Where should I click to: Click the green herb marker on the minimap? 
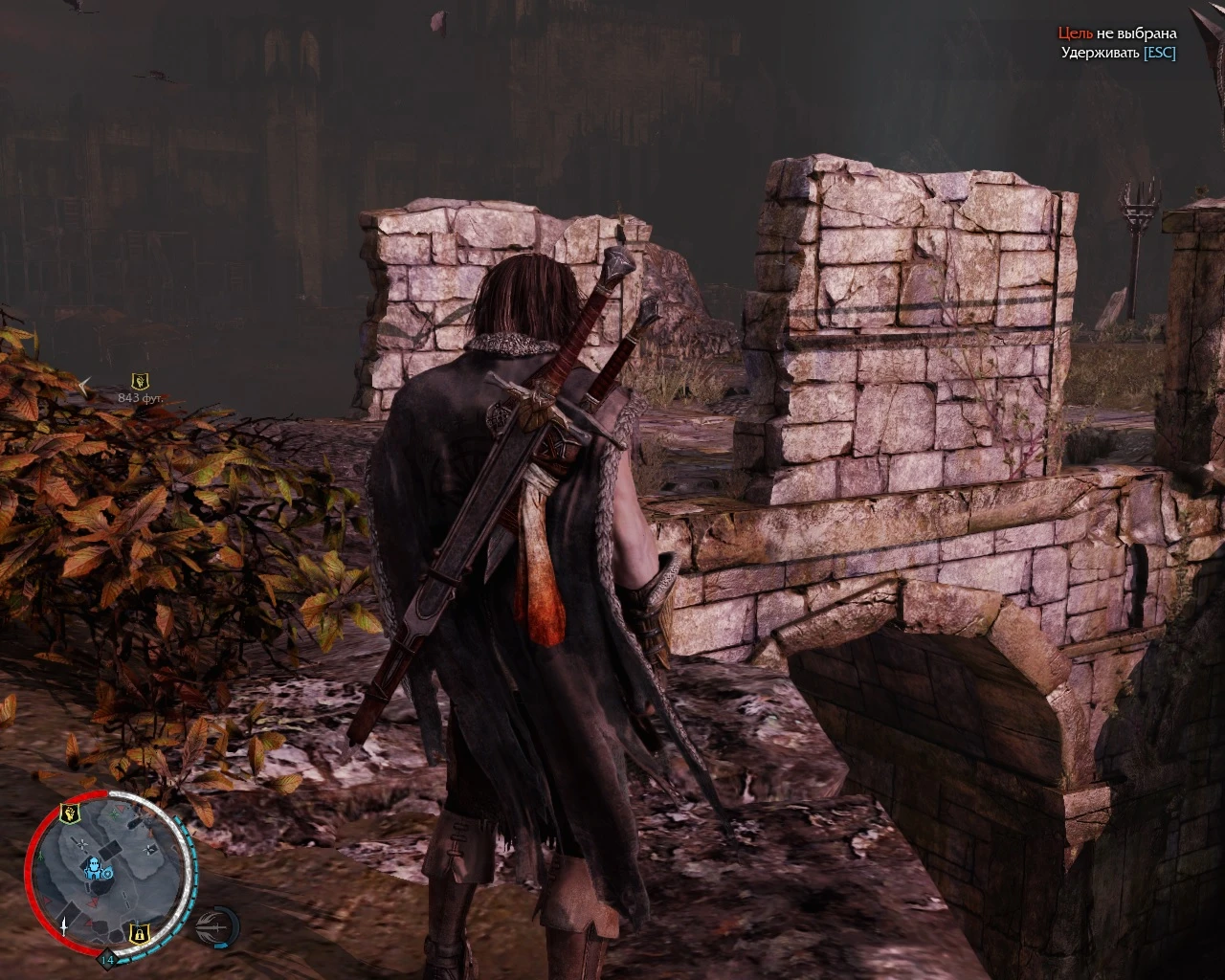114,814
